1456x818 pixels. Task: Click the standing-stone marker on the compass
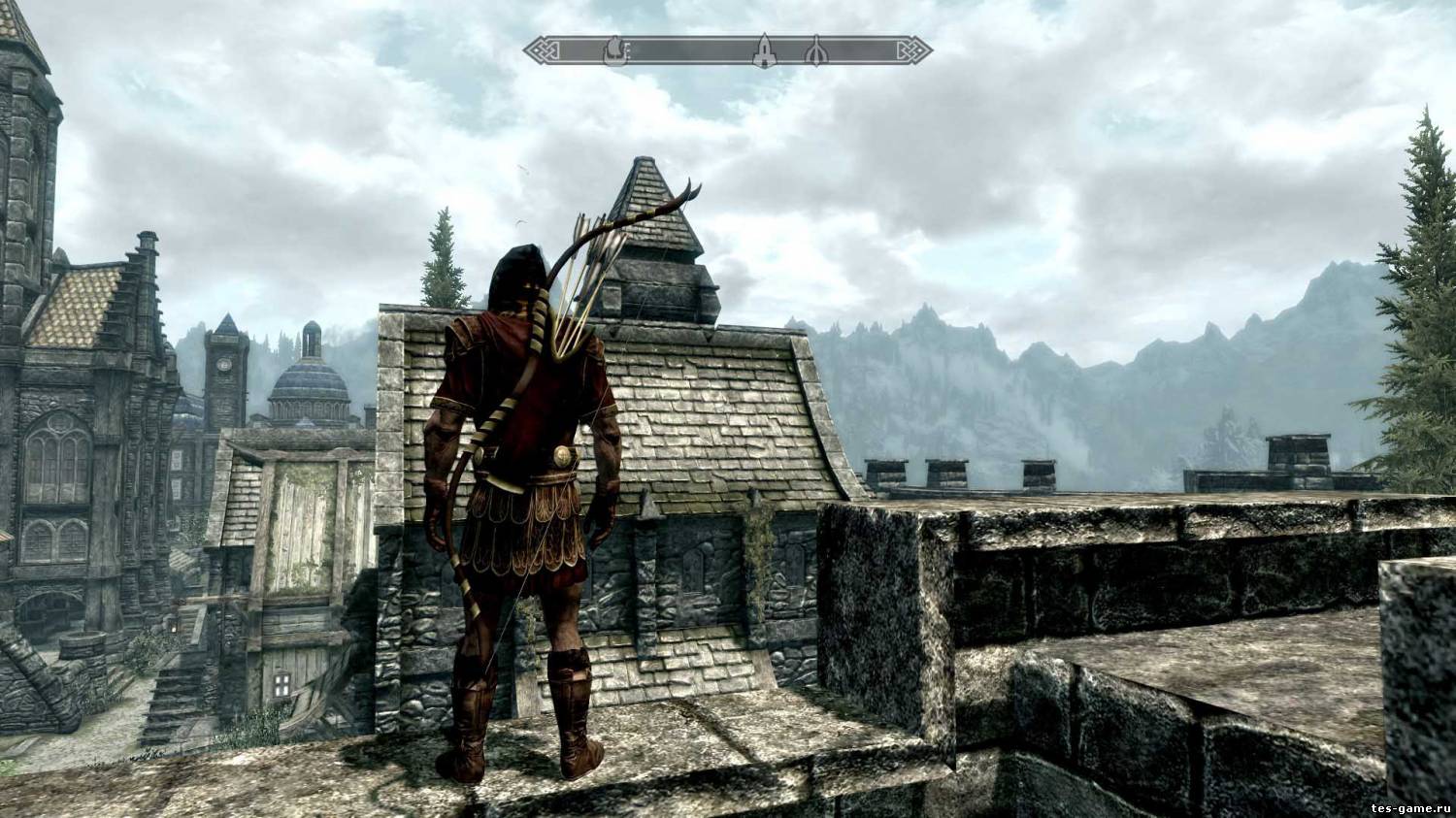pos(816,52)
